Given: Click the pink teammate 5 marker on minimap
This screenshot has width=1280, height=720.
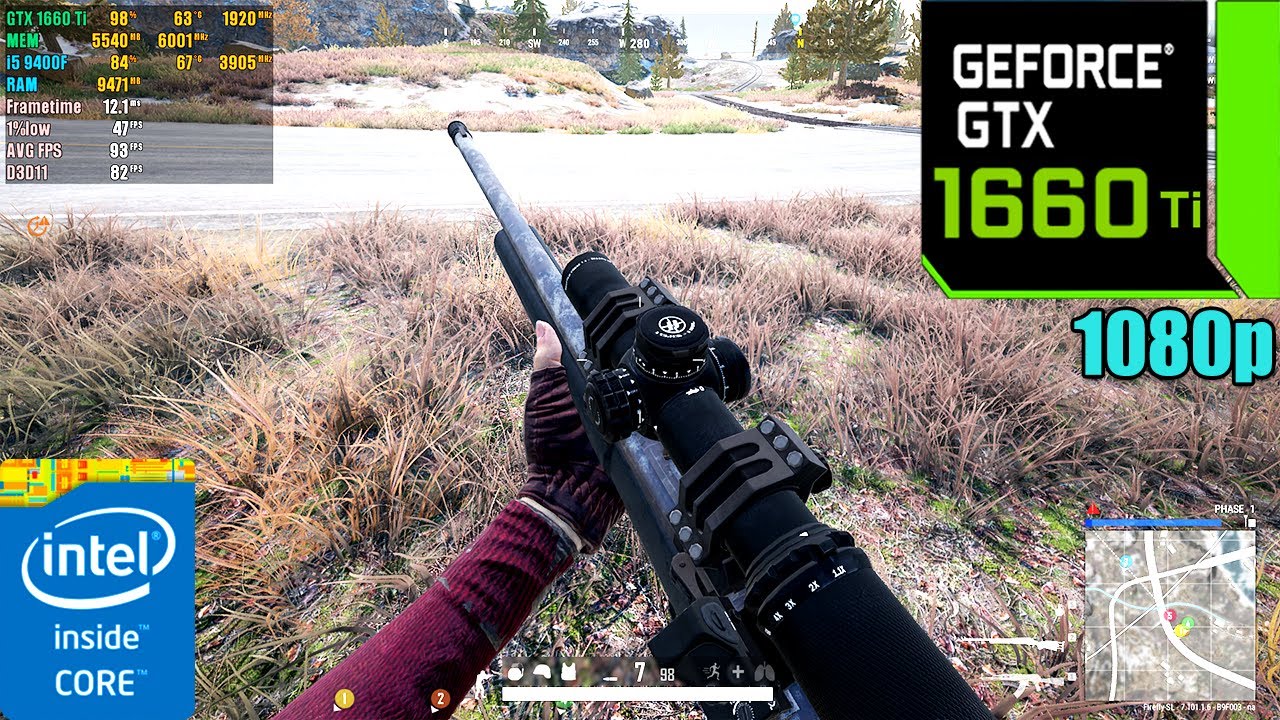Looking at the screenshot, I should pyautogui.click(x=1168, y=616).
